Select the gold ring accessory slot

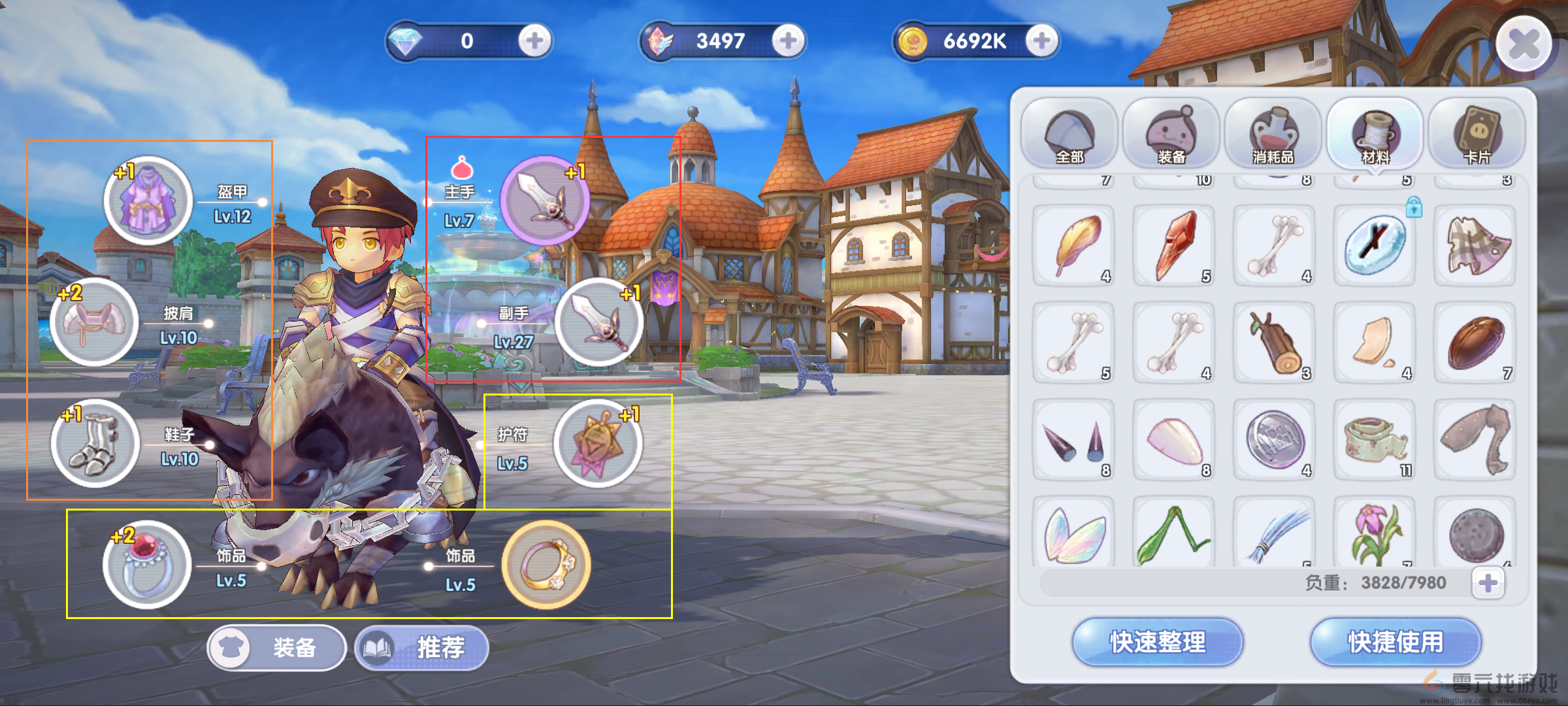pyautogui.click(x=546, y=565)
